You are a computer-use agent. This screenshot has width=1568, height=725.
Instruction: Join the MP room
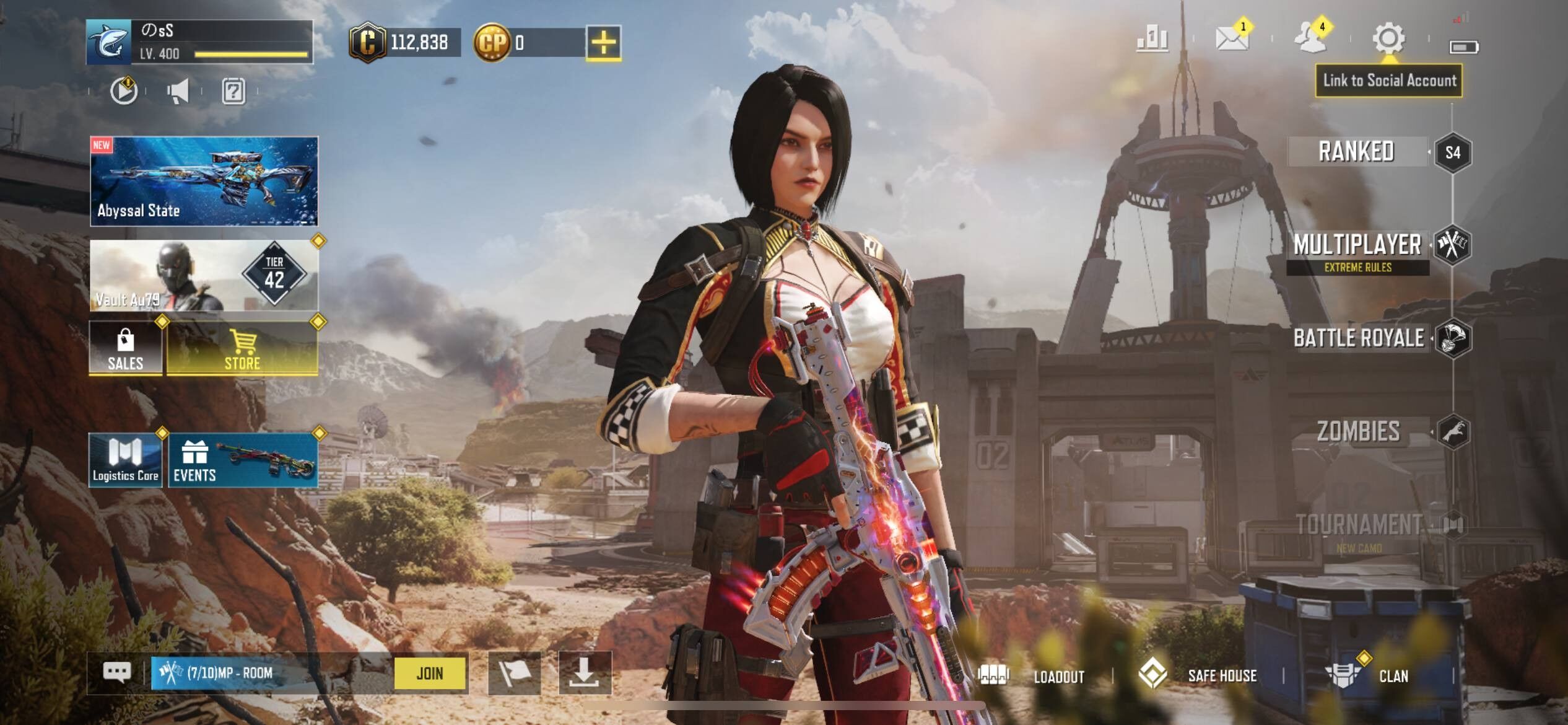[430, 673]
